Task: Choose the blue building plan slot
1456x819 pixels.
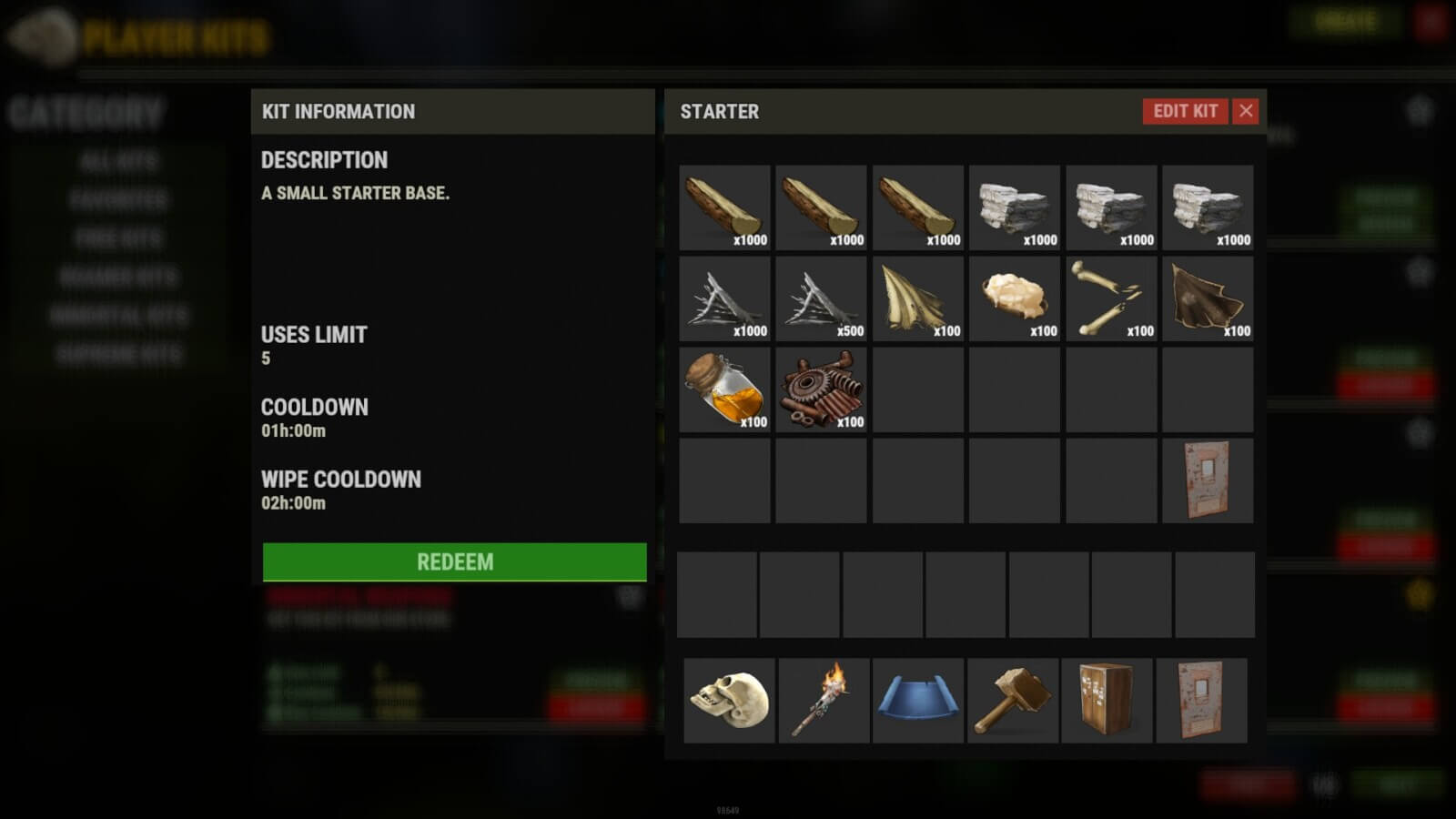Action: (917, 700)
